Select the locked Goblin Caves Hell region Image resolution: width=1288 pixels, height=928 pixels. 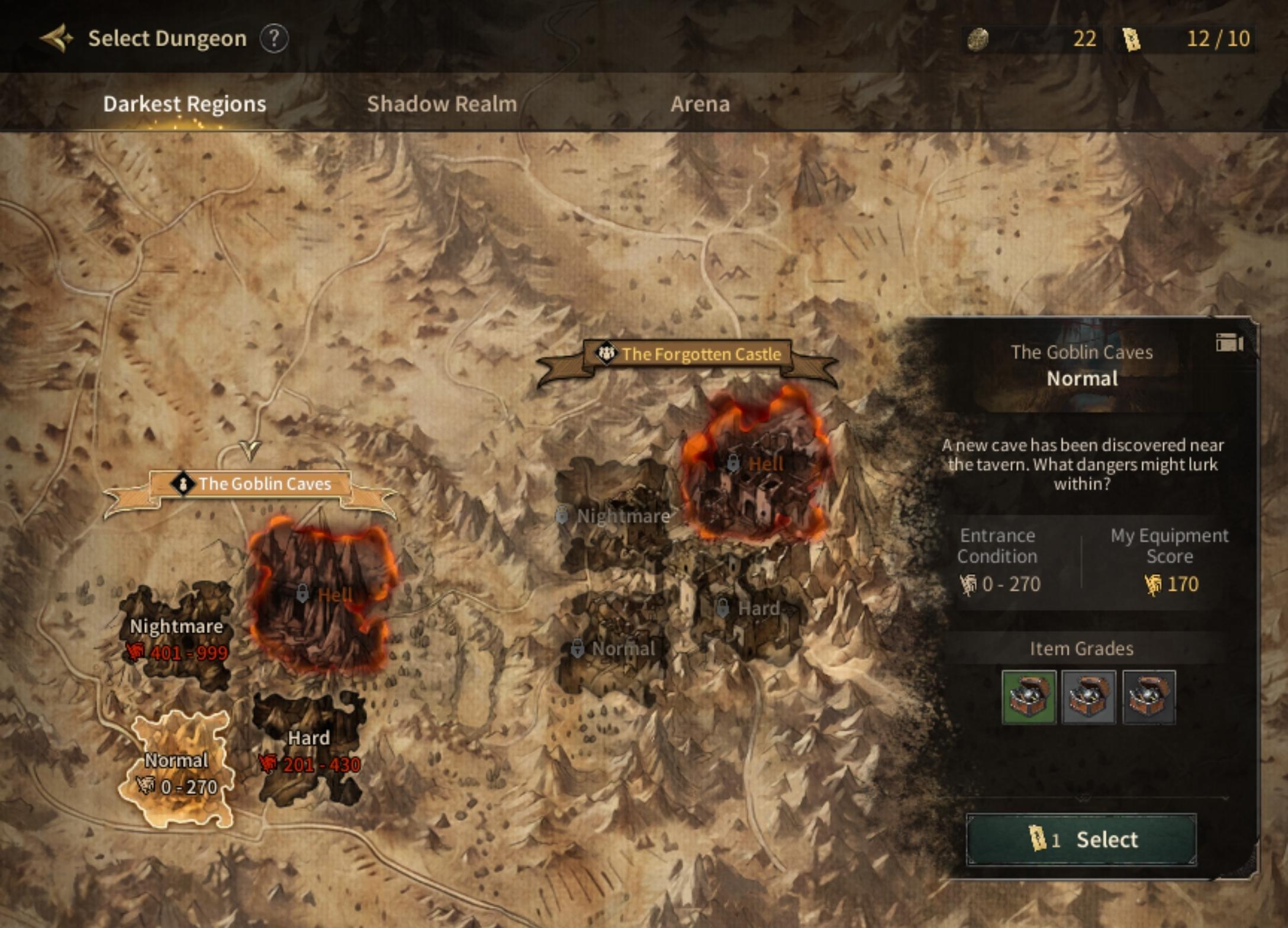coord(321,595)
